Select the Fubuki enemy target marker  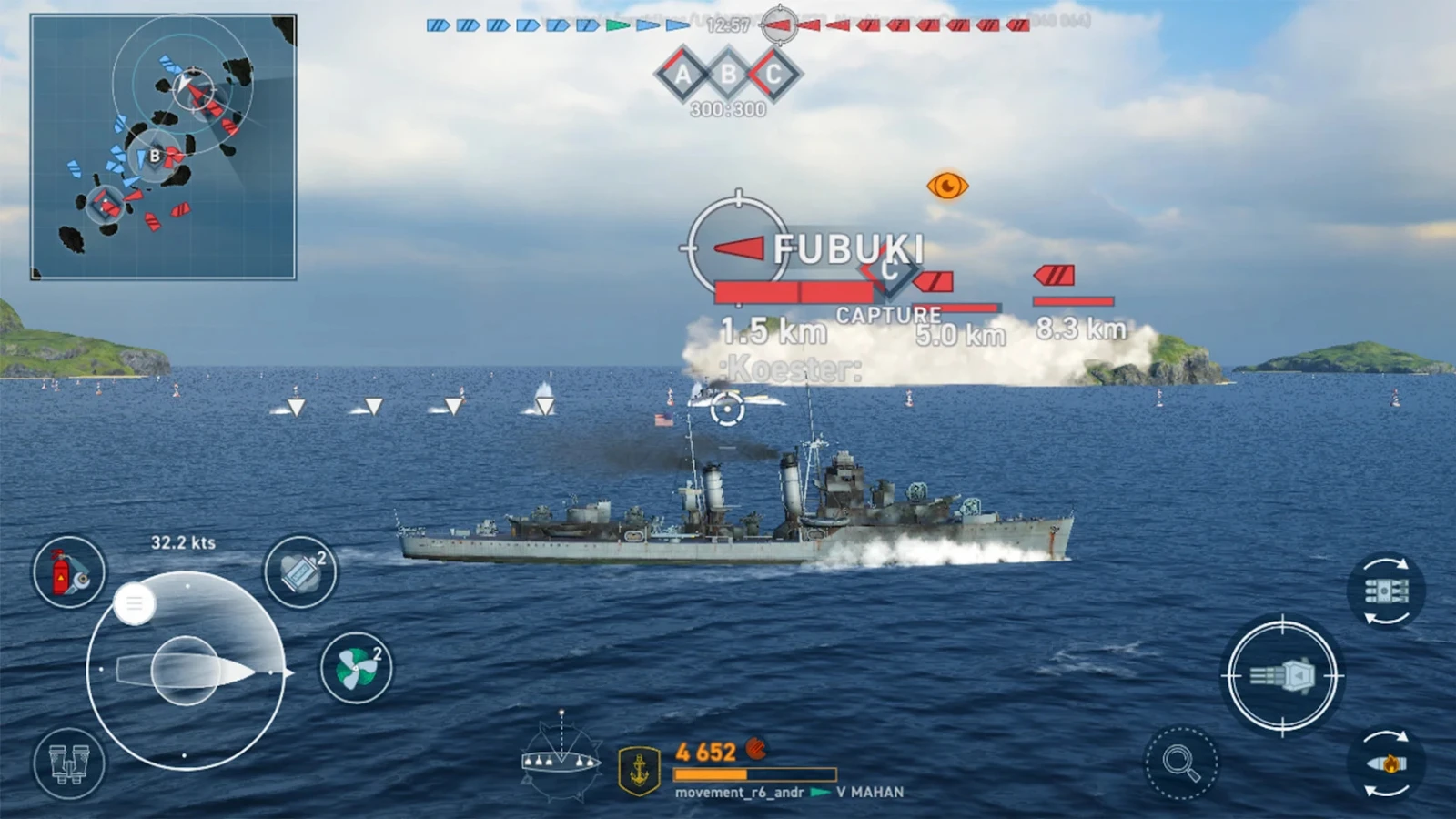point(738,248)
